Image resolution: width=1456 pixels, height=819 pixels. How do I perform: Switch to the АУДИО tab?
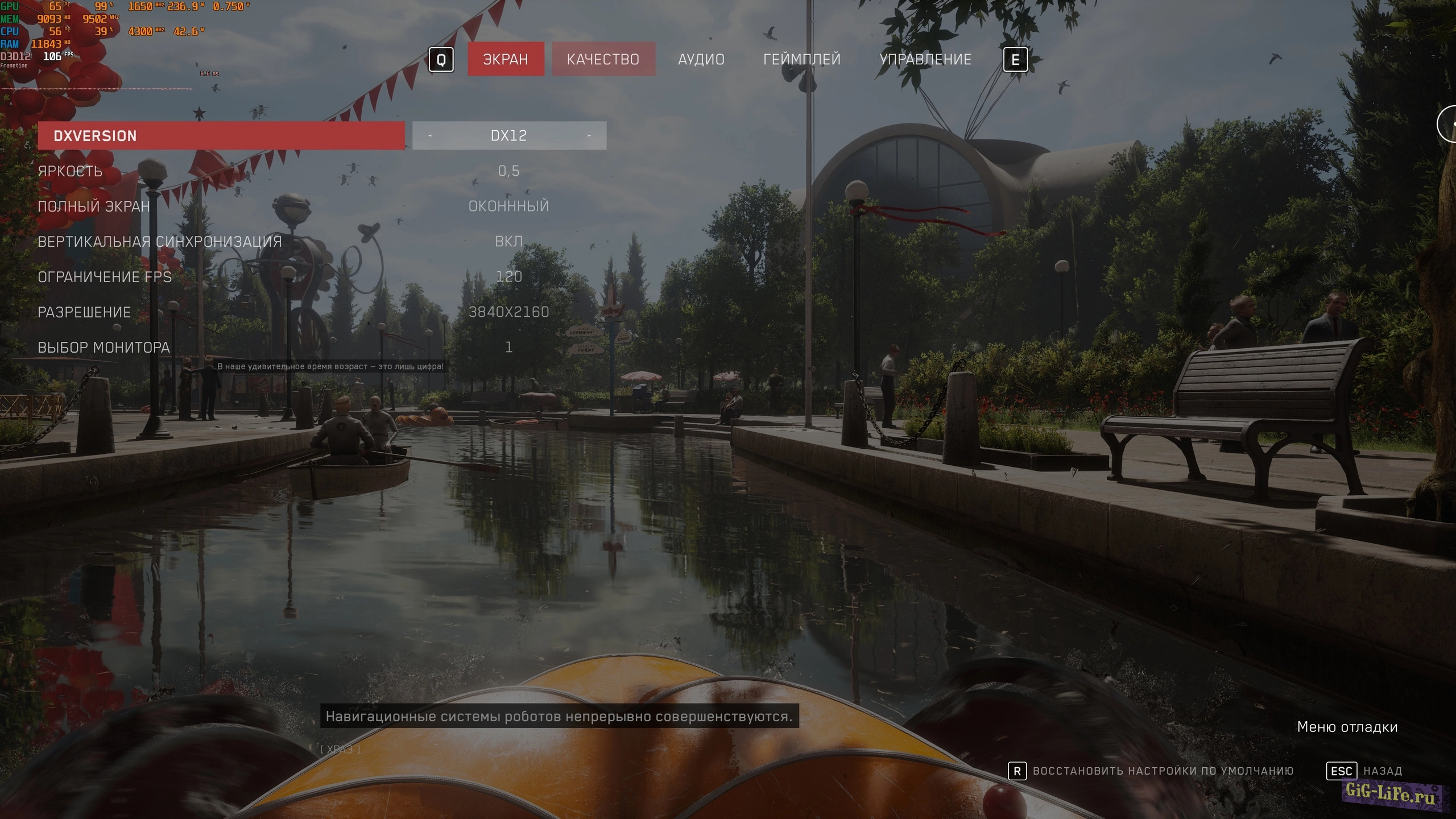point(701,59)
